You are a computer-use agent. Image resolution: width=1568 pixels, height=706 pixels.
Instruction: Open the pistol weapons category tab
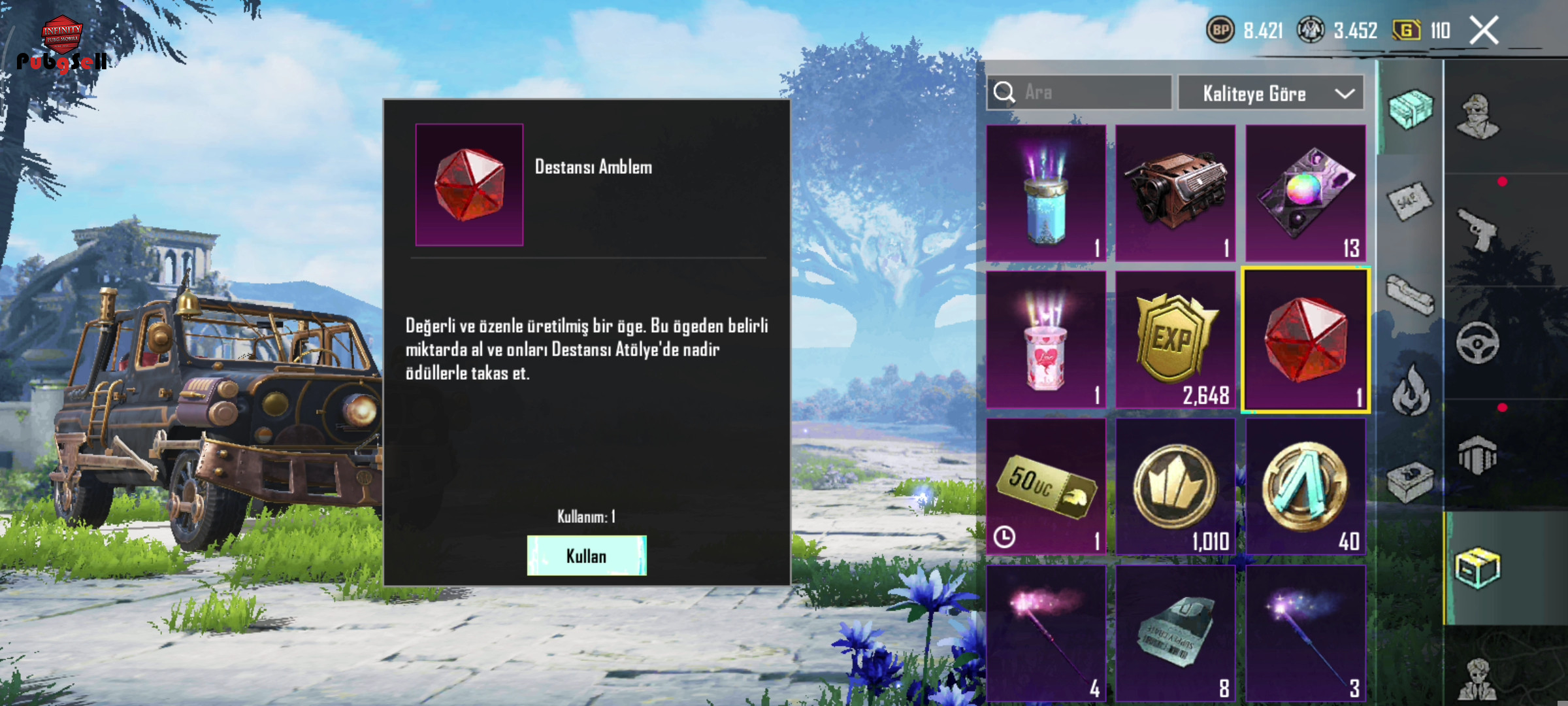point(1477,229)
